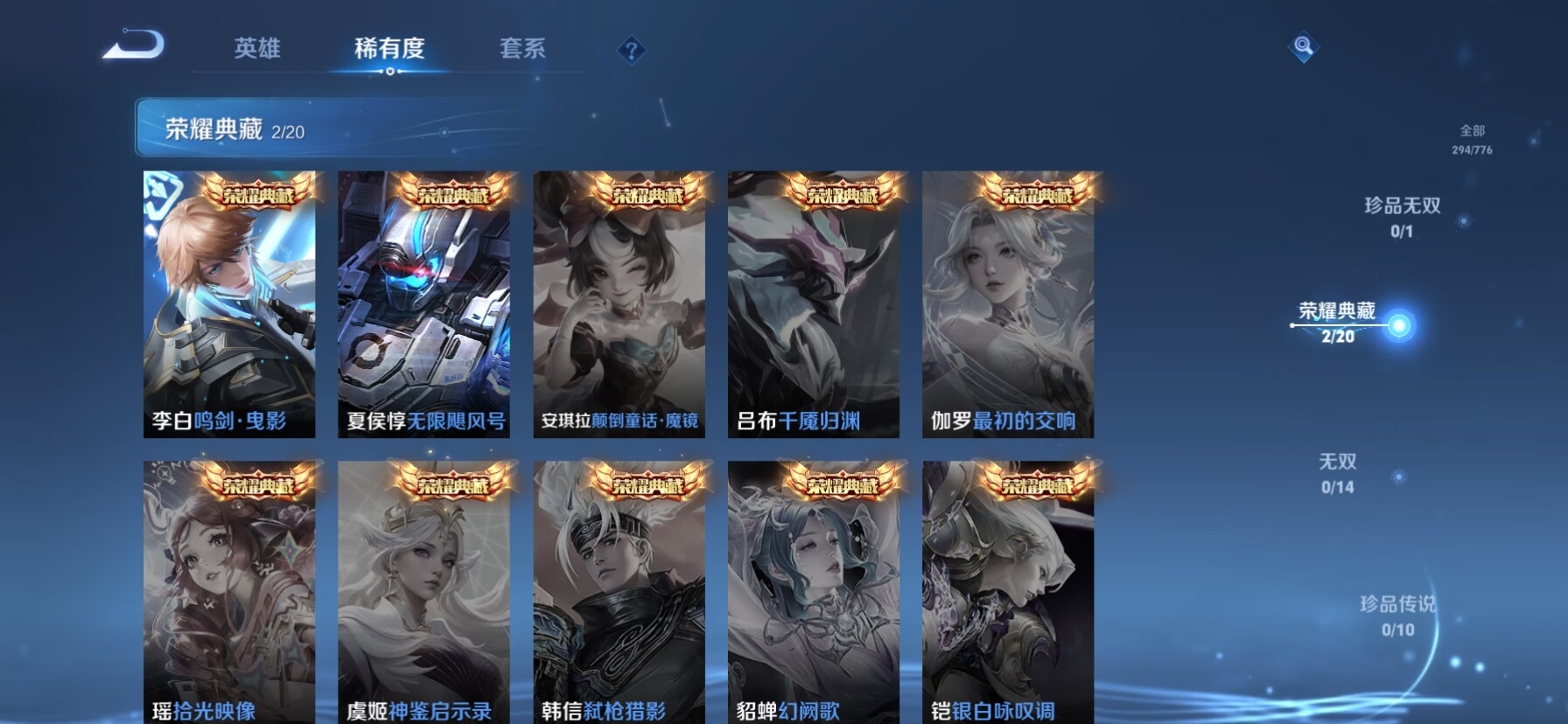
Task: Pick the 伽罗 最初的交响 skin card
Action: (1008, 304)
